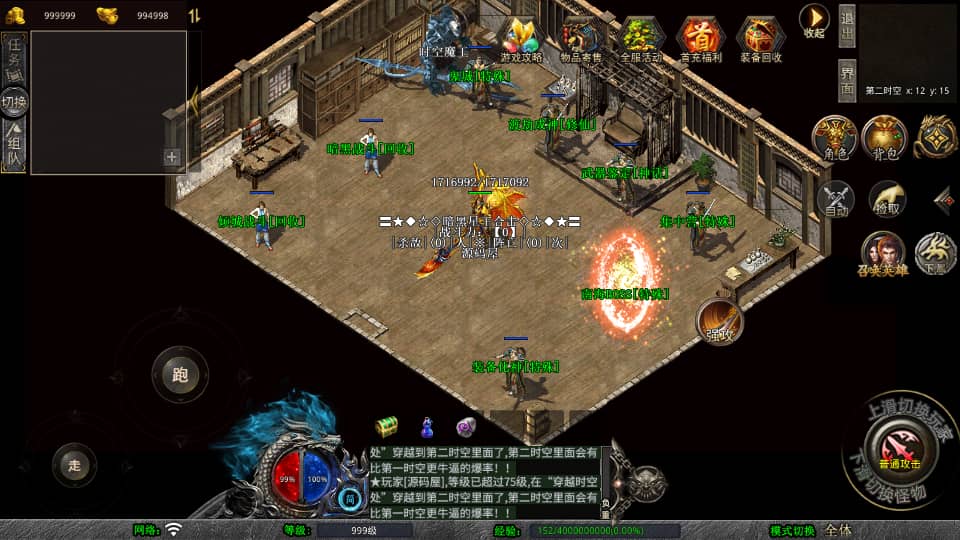This screenshot has height=540, width=960.
Task: Open the 物品寄售 consignment shop
Action: click(x=581, y=38)
